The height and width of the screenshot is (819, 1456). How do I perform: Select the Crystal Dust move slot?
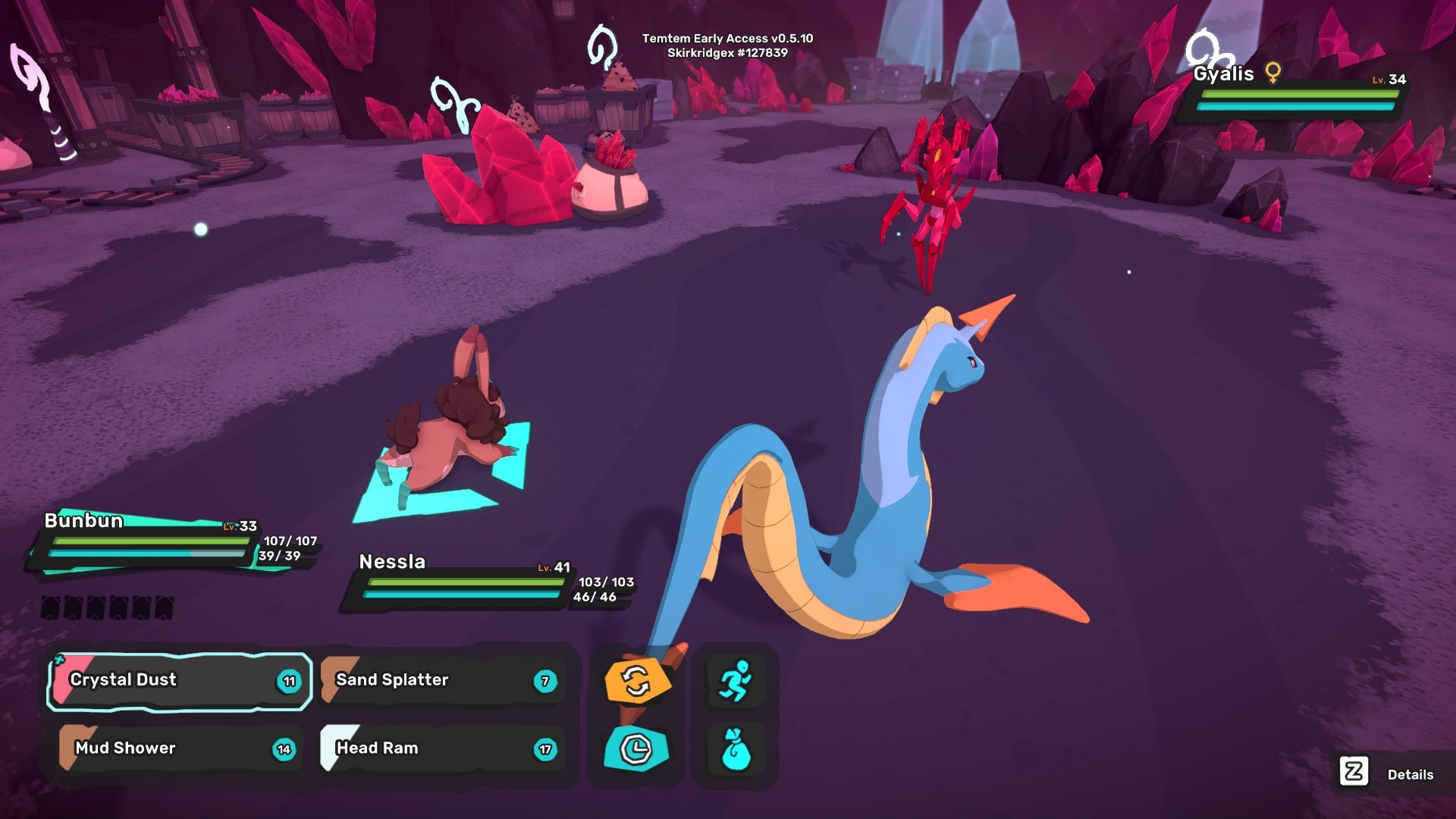178,680
